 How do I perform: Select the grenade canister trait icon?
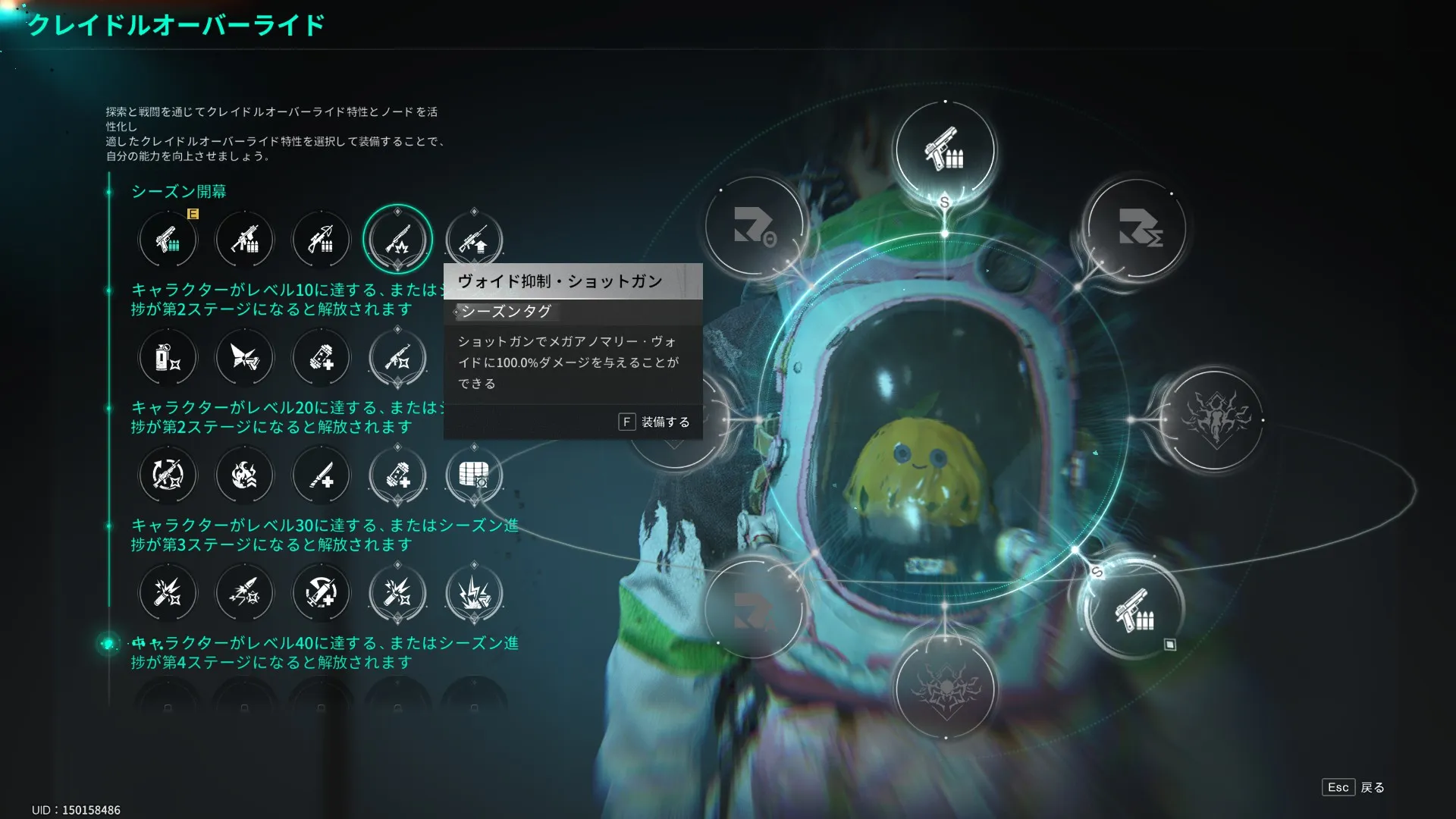168,357
